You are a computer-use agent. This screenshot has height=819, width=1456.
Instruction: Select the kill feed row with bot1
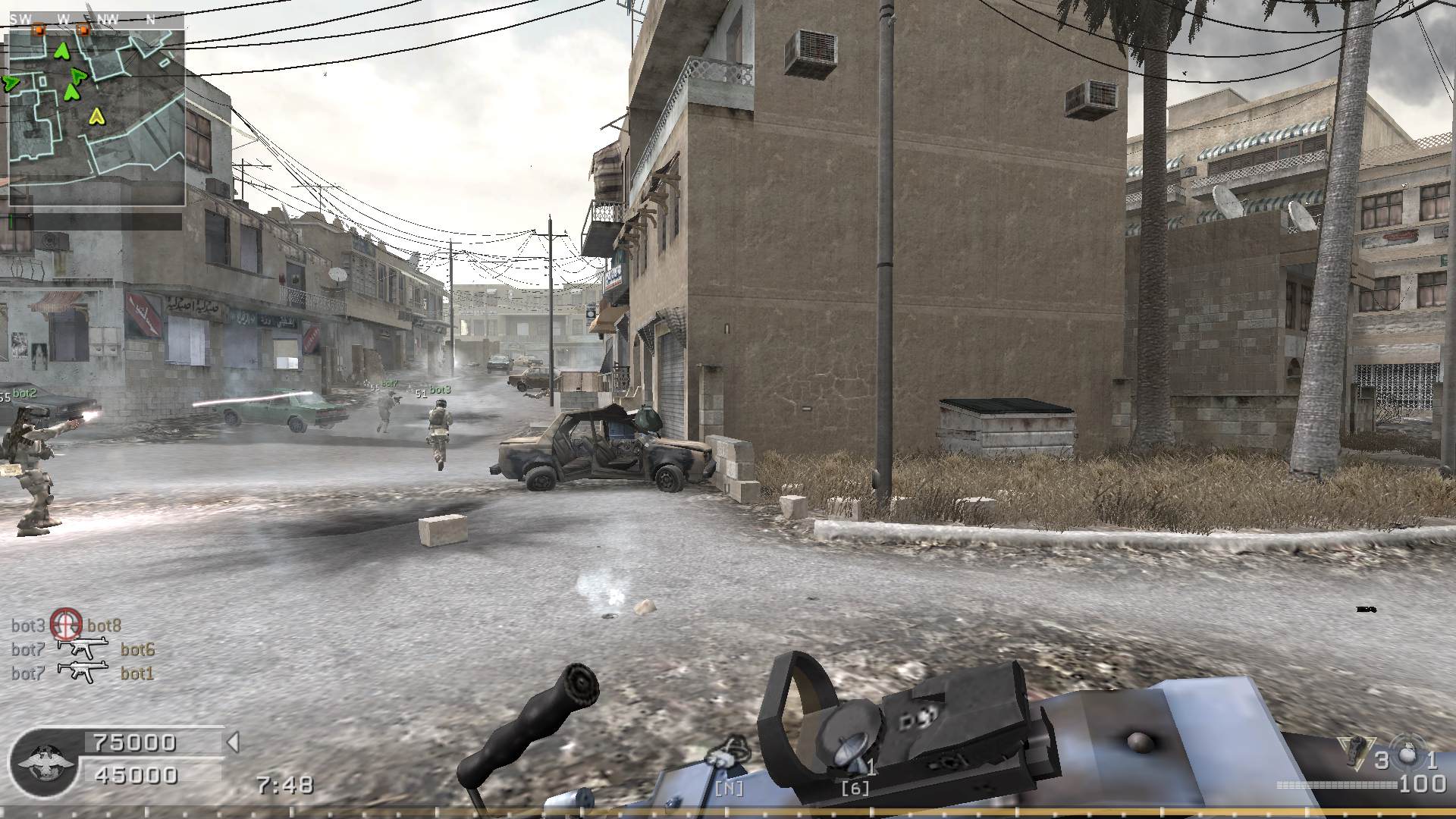click(83, 673)
